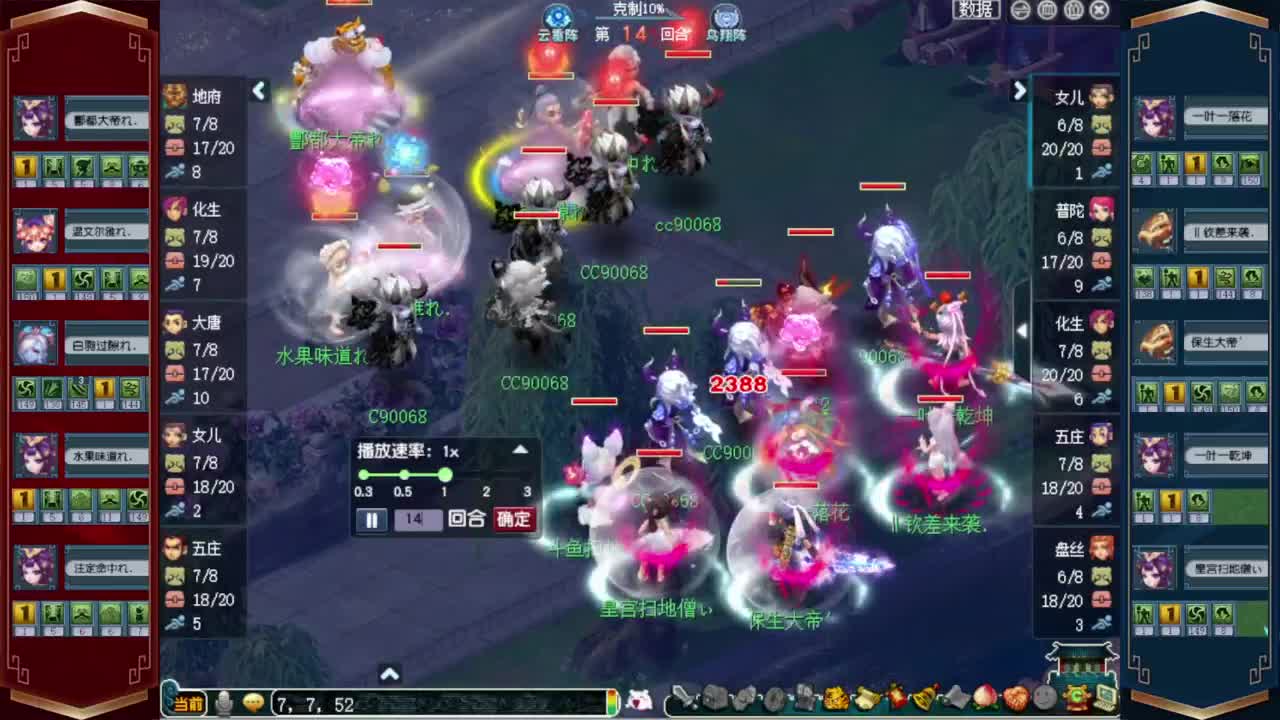This screenshot has width=1280, height=720.
Task: Select the 云霄阵 formation icon at top center
Action: 558,15
